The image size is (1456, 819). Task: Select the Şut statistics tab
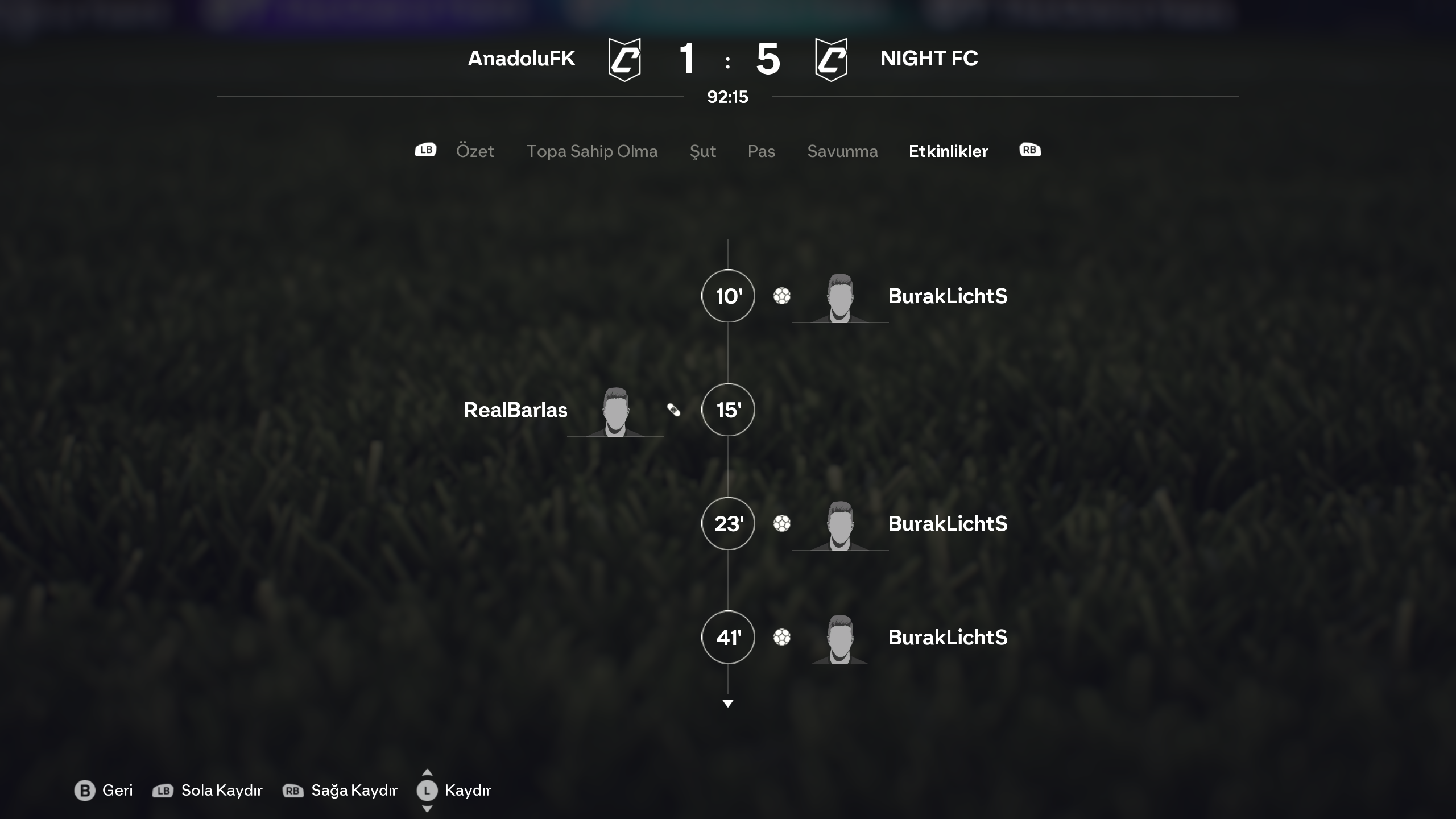click(x=702, y=151)
